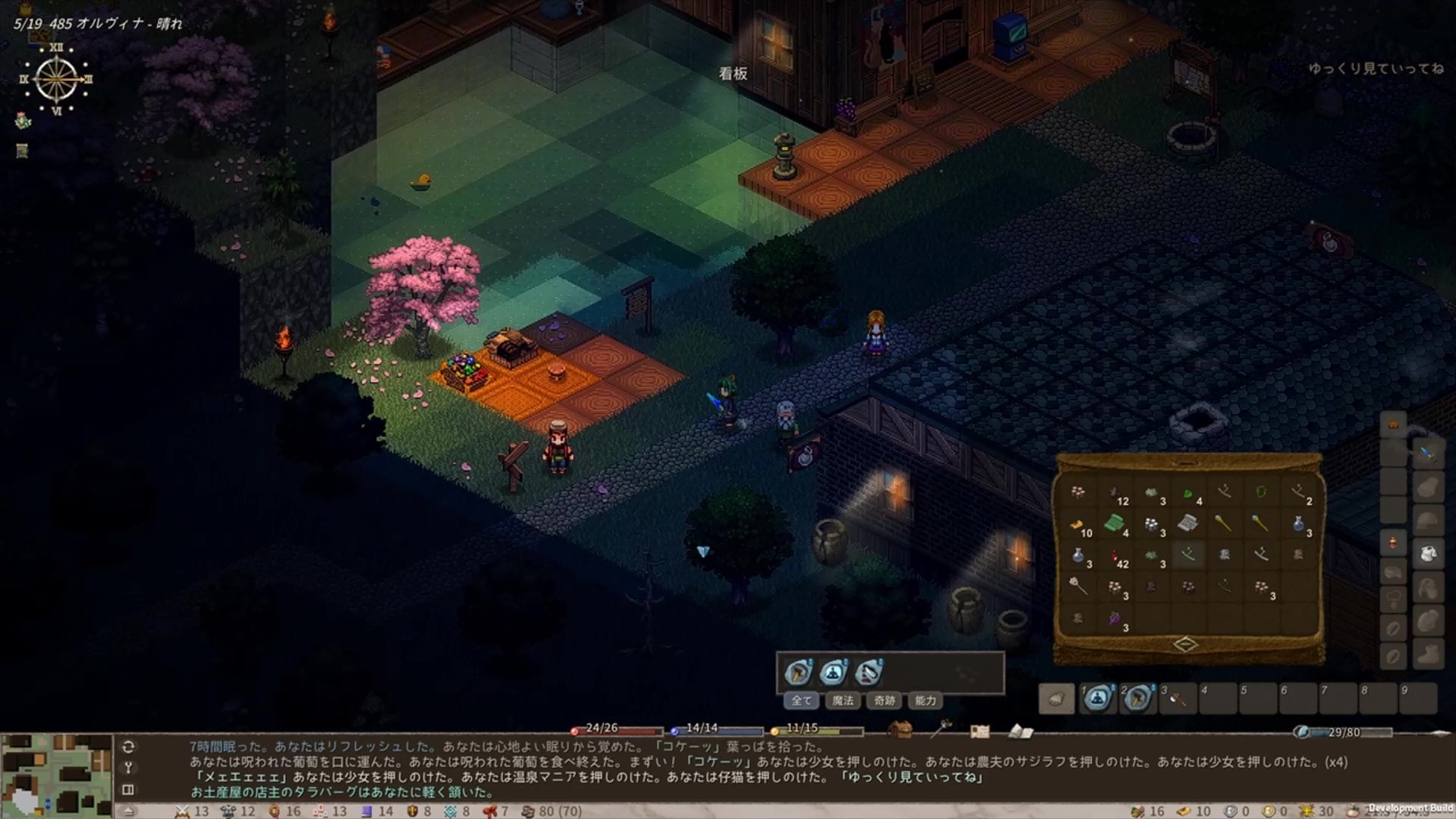Viewport: 1456px width, 819px height.
Task: Select the red item stack of 42
Action: [1116, 557]
